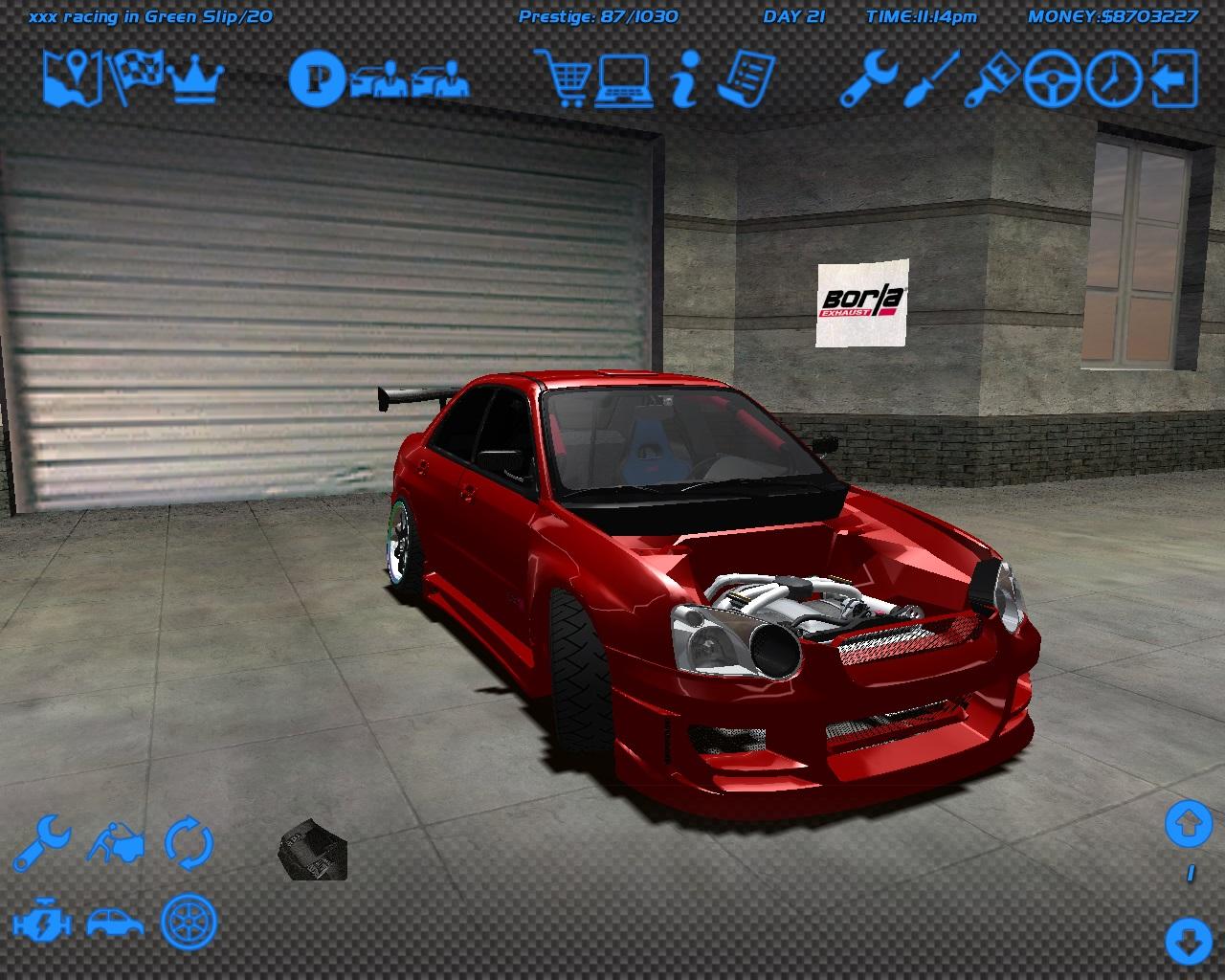
Task: Open the clock time icon
Action: click(x=1113, y=78)
